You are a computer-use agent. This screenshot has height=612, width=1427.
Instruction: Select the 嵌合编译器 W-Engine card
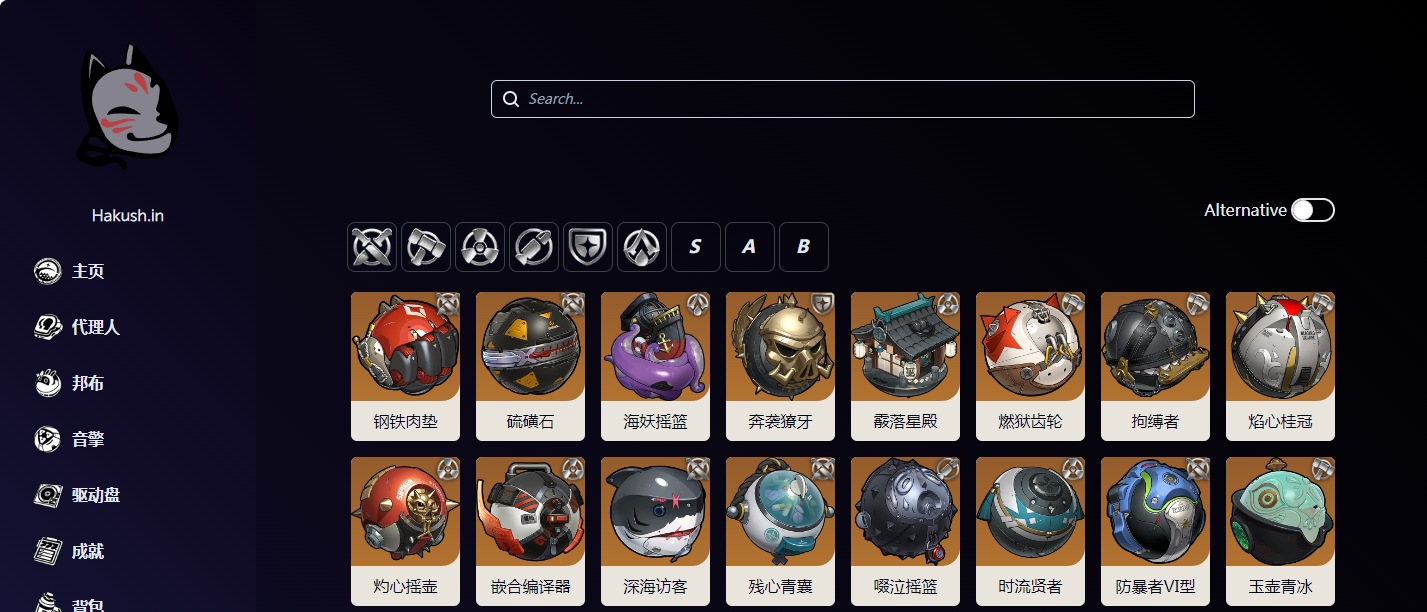530,531
